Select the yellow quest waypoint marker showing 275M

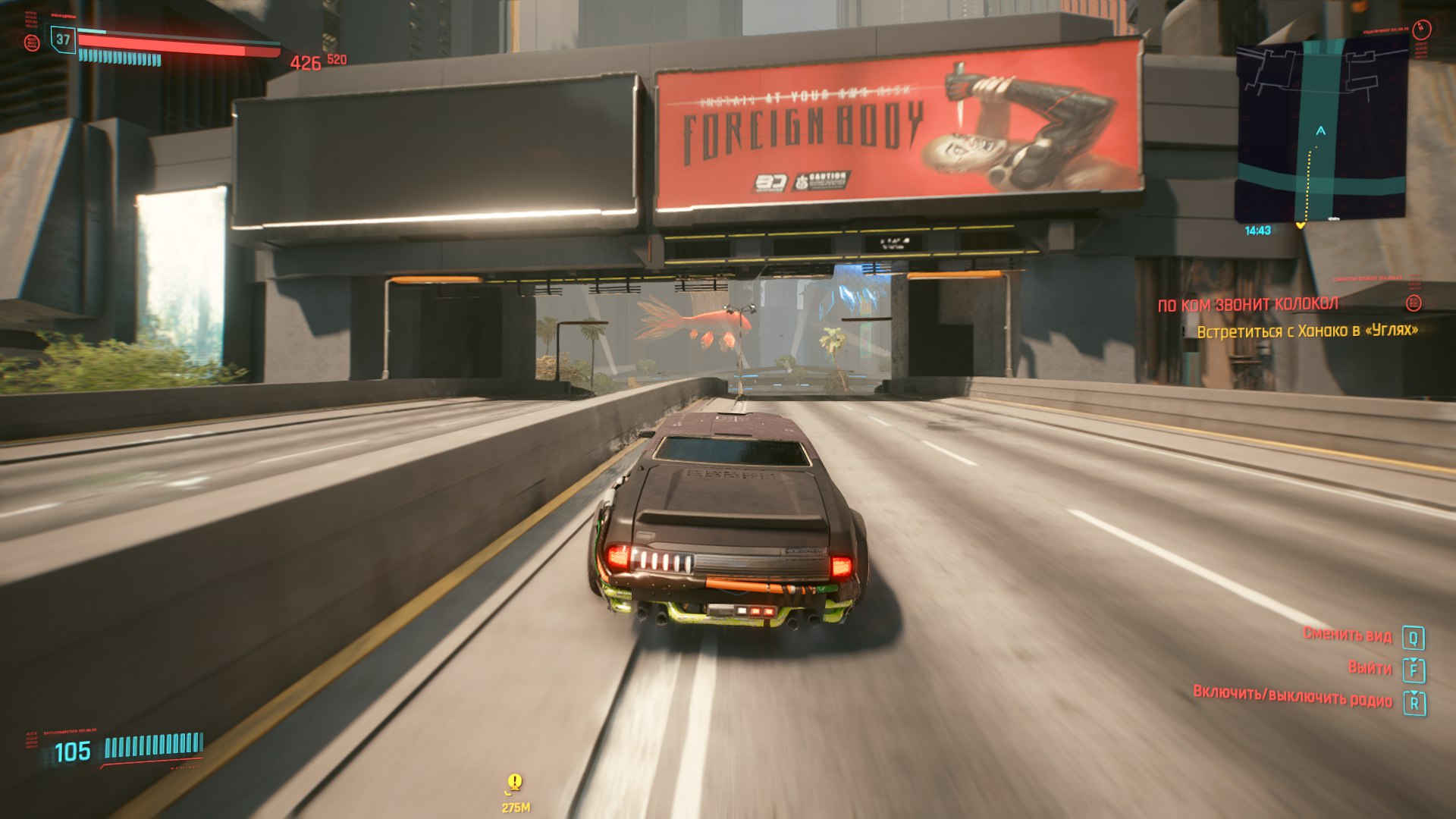[515, 783]
